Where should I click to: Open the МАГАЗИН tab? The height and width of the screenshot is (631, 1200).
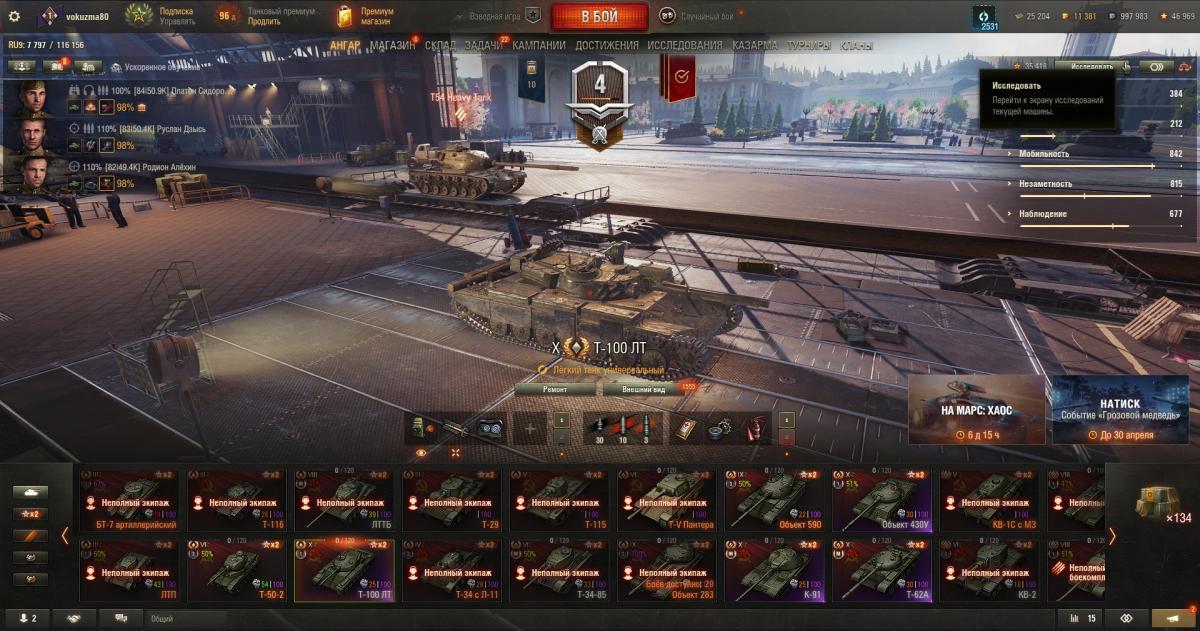point(392,45)
